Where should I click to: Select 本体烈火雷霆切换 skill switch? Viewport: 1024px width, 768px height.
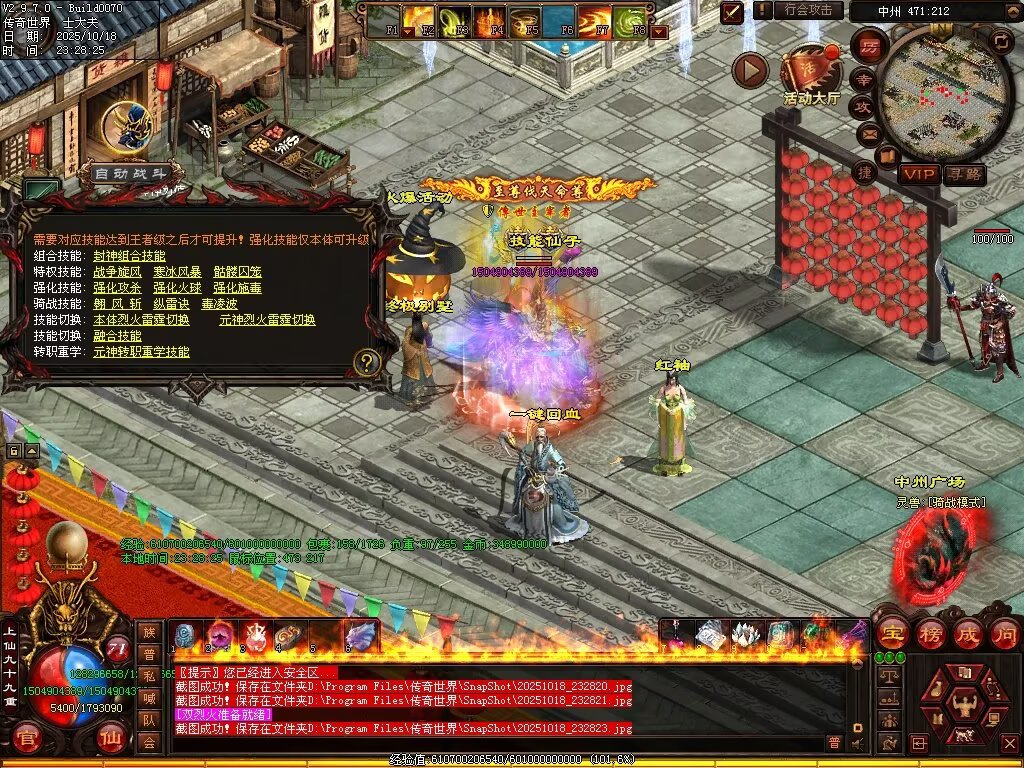click(141, 320)
